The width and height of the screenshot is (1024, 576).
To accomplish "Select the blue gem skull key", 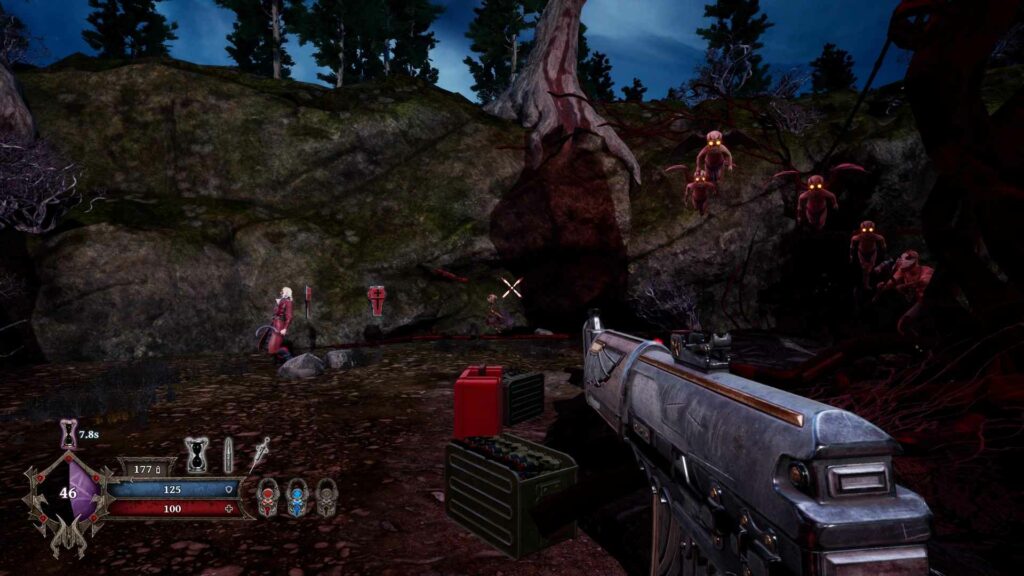I will point(297,496).
